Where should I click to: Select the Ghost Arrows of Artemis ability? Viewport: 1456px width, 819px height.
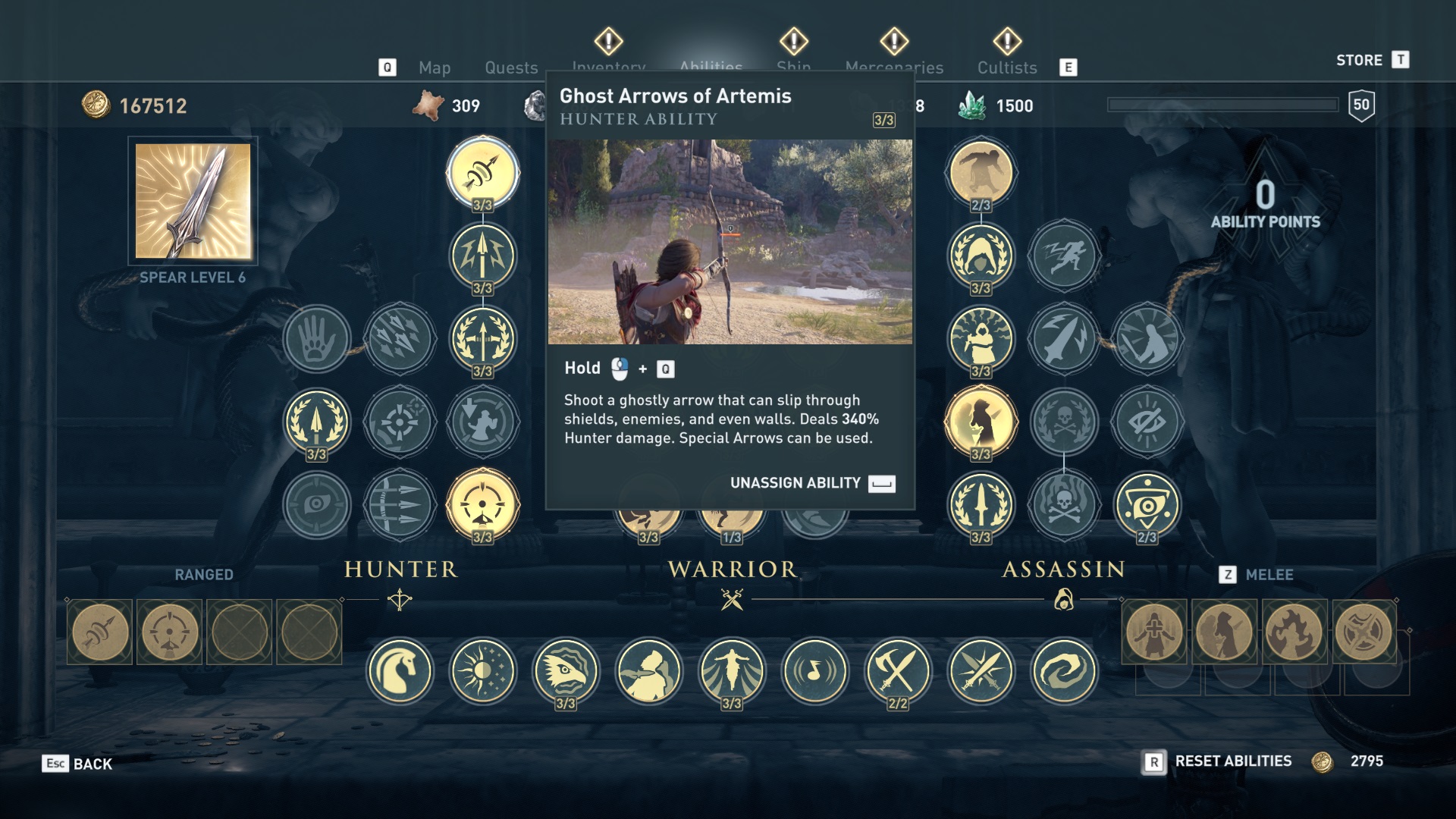483,173
